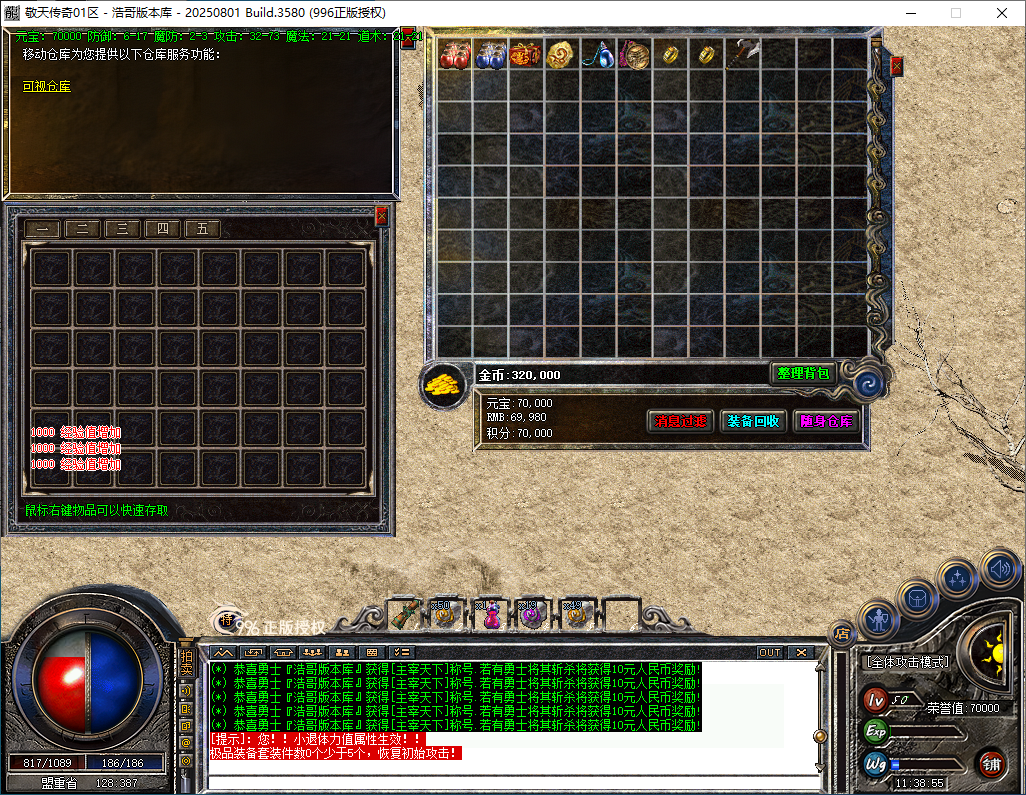Close the warehouse storage panel
Screen dimensions: 1026x795
381,216
